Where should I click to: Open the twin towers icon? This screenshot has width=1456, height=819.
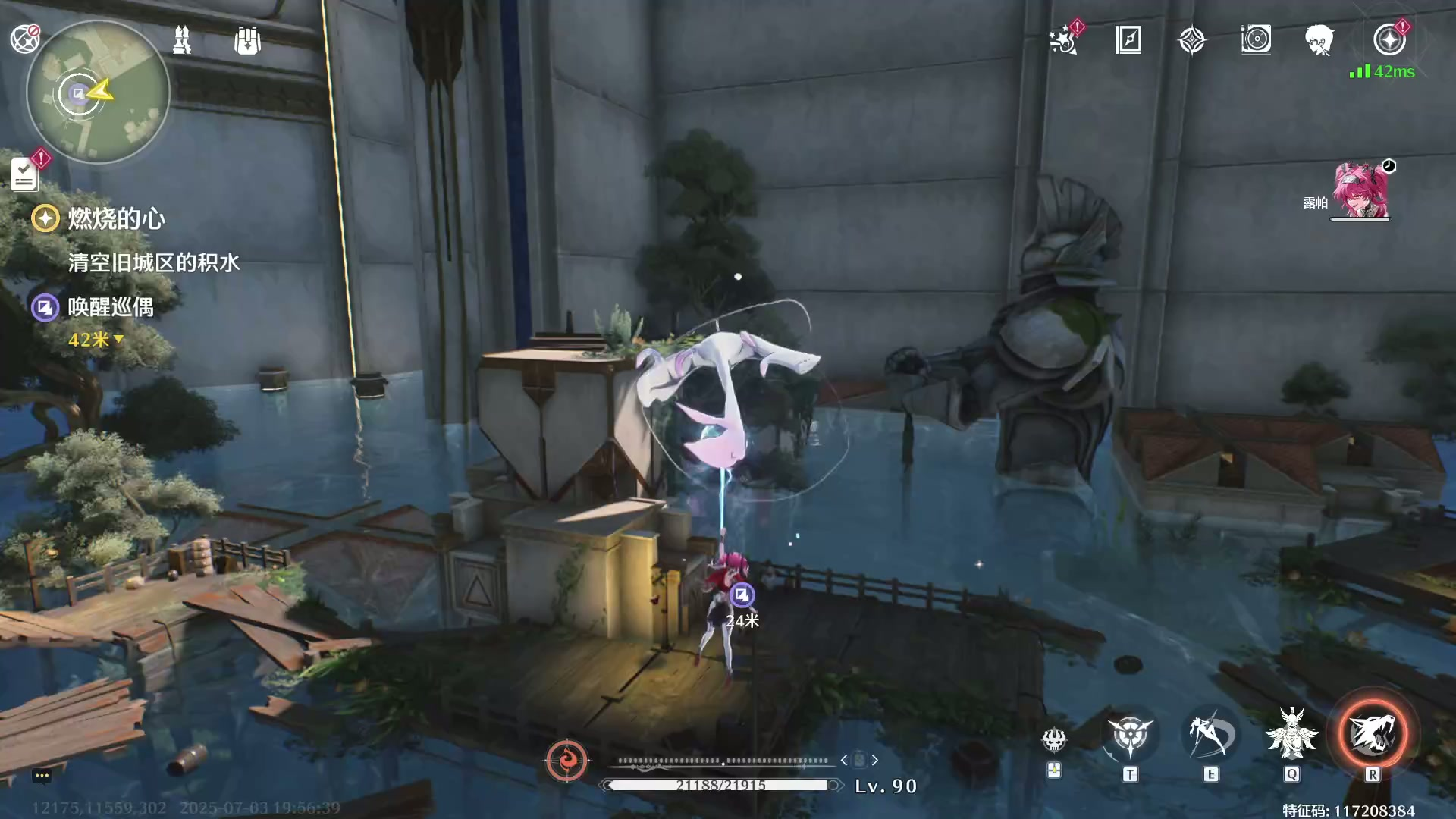[x=182, y=40]
